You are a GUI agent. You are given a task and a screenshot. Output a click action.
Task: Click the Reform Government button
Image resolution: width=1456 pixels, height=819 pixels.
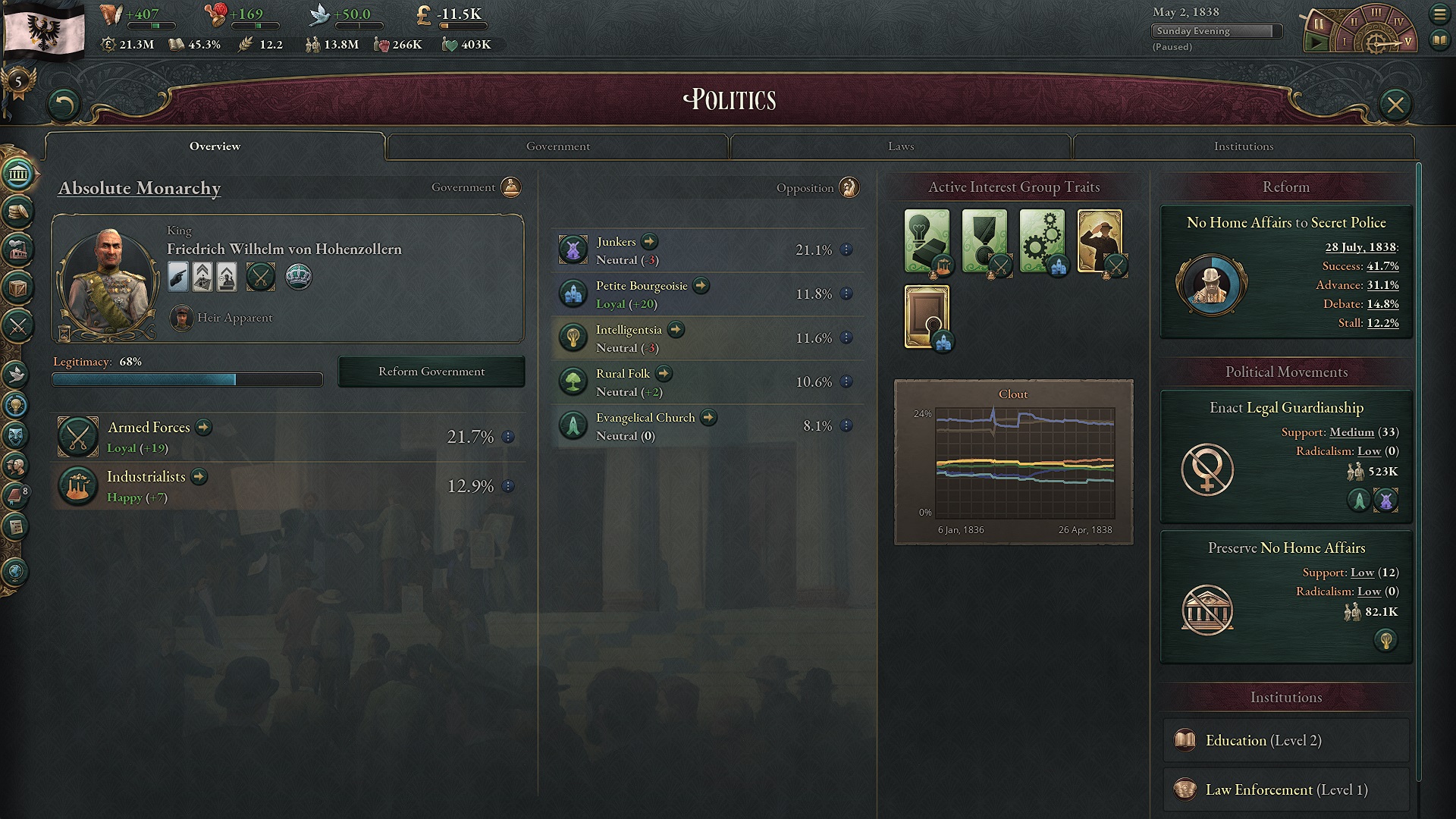(431, 371)
